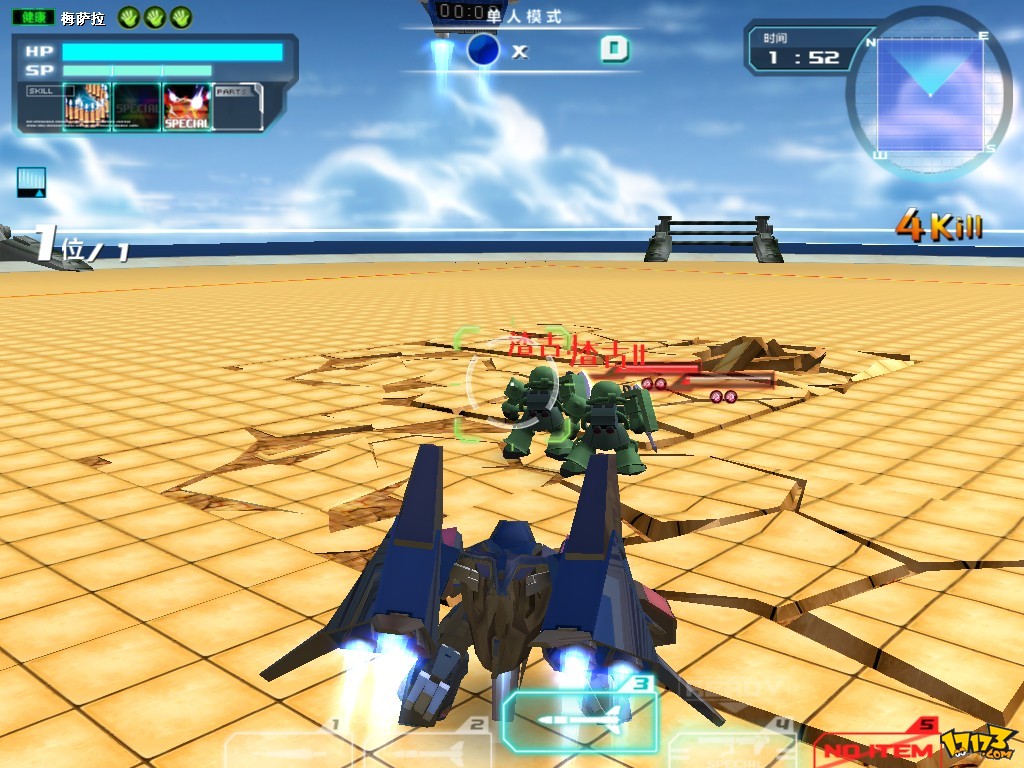Open the empty PARTS slot
This screenshot has height=768, width=1024.
coord(237,107)
